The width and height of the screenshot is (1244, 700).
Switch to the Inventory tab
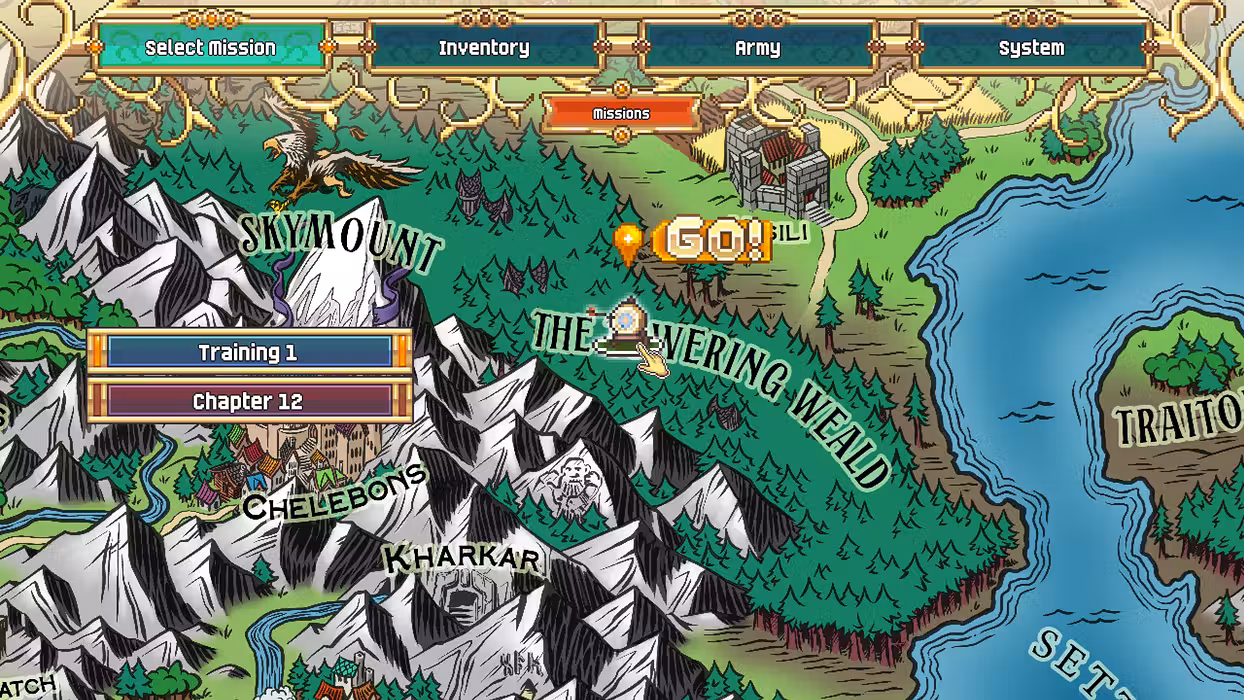click(x=484, y=47)
